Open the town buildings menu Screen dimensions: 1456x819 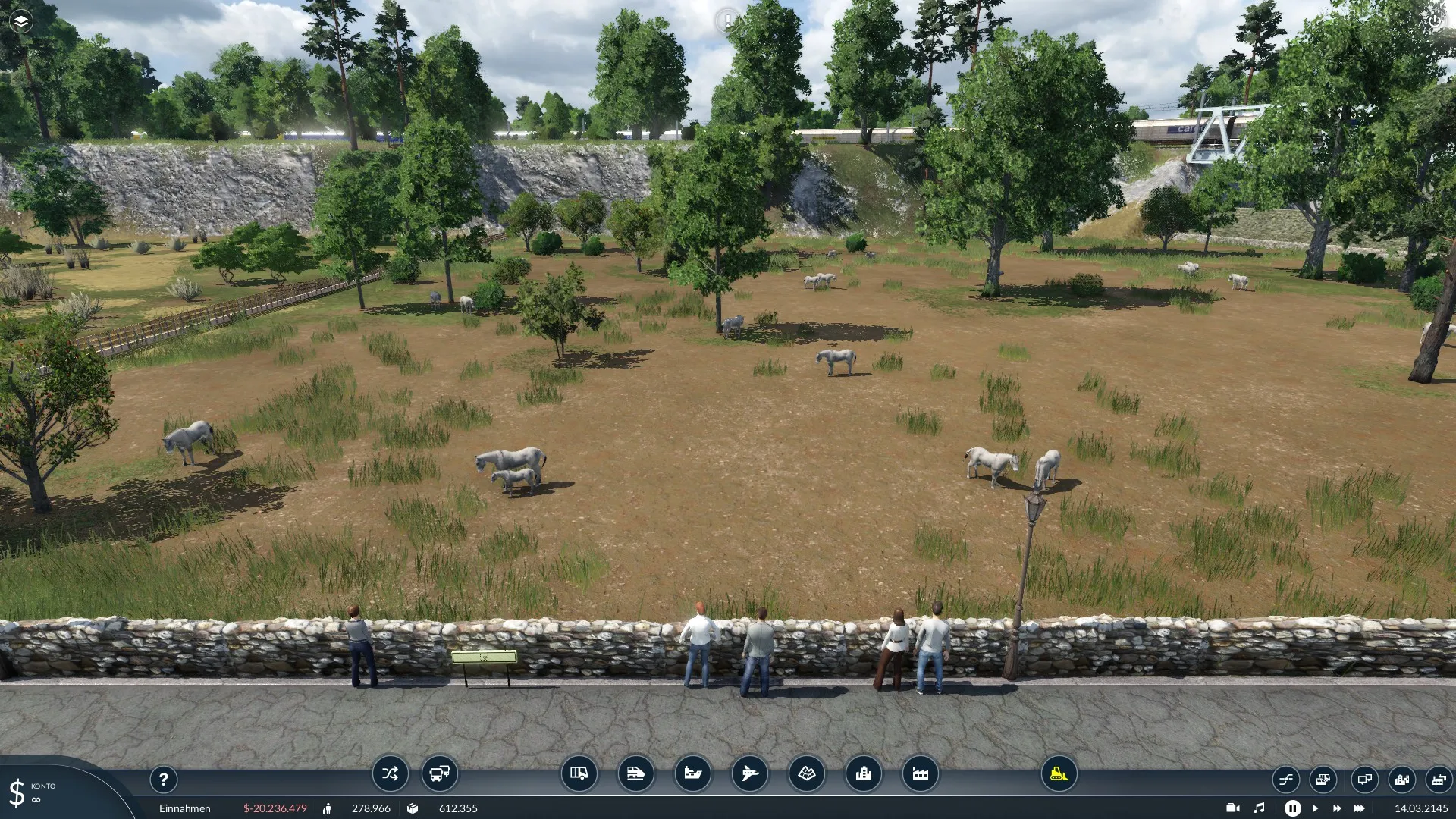click(x=863, y=773)
